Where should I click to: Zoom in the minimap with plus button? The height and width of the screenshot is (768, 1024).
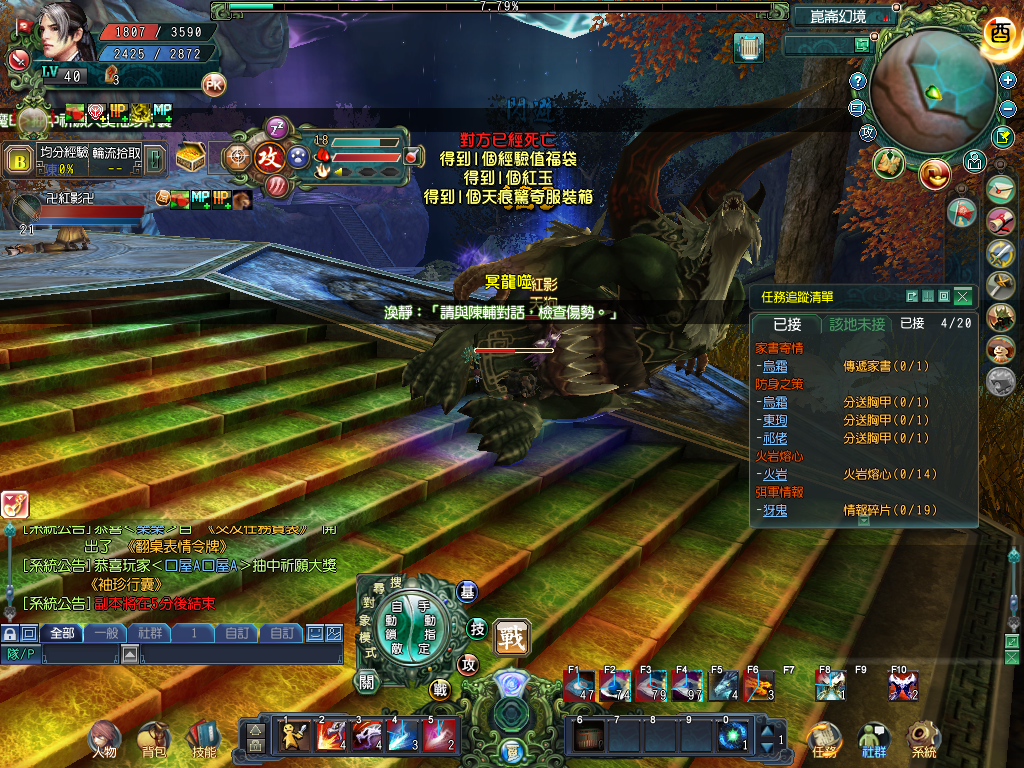[x=1008, y=80]
